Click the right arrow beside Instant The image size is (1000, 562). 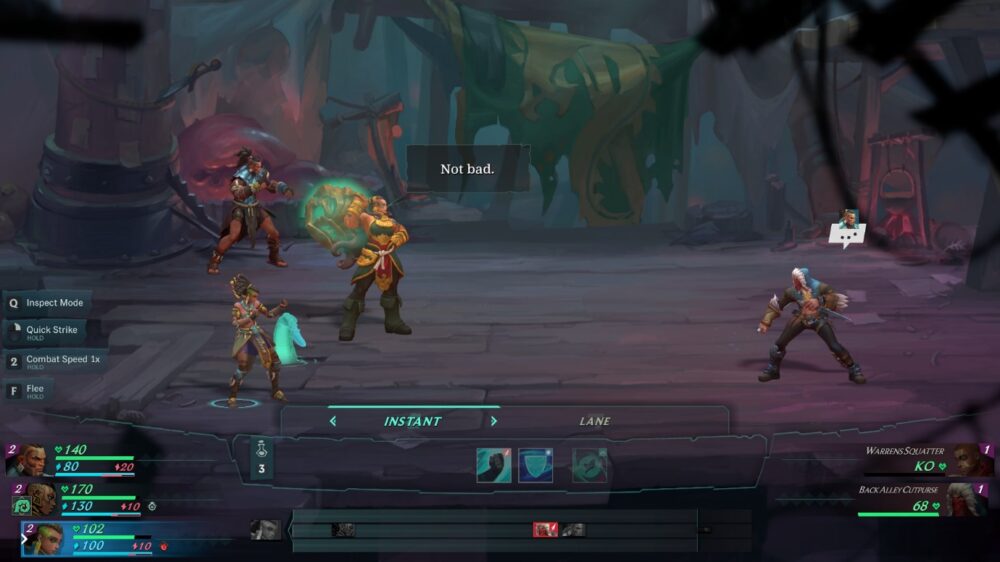493,421
